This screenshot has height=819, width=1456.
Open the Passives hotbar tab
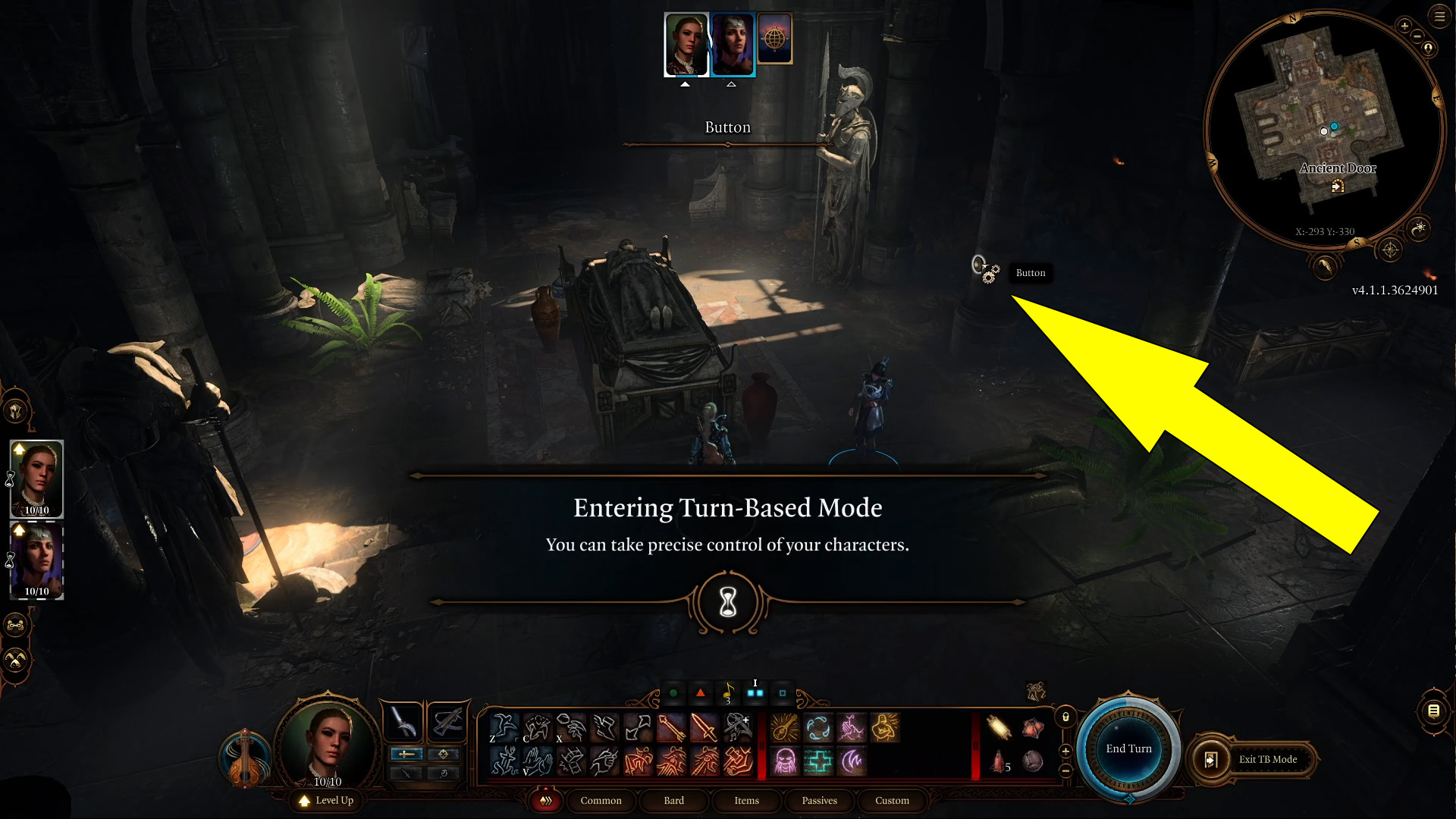819,801
